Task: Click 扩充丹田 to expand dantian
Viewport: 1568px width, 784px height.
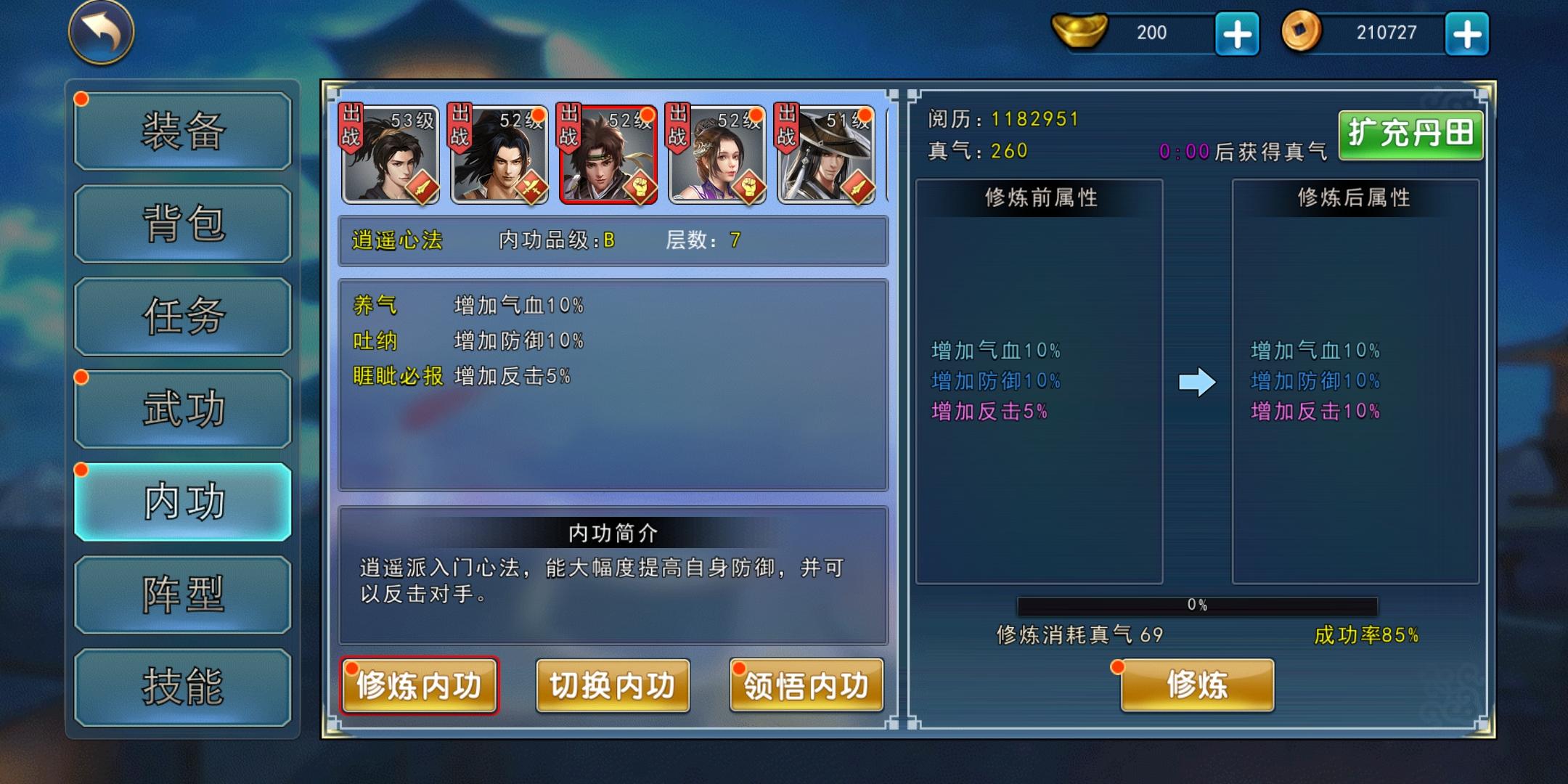Action: point(1410,135)
